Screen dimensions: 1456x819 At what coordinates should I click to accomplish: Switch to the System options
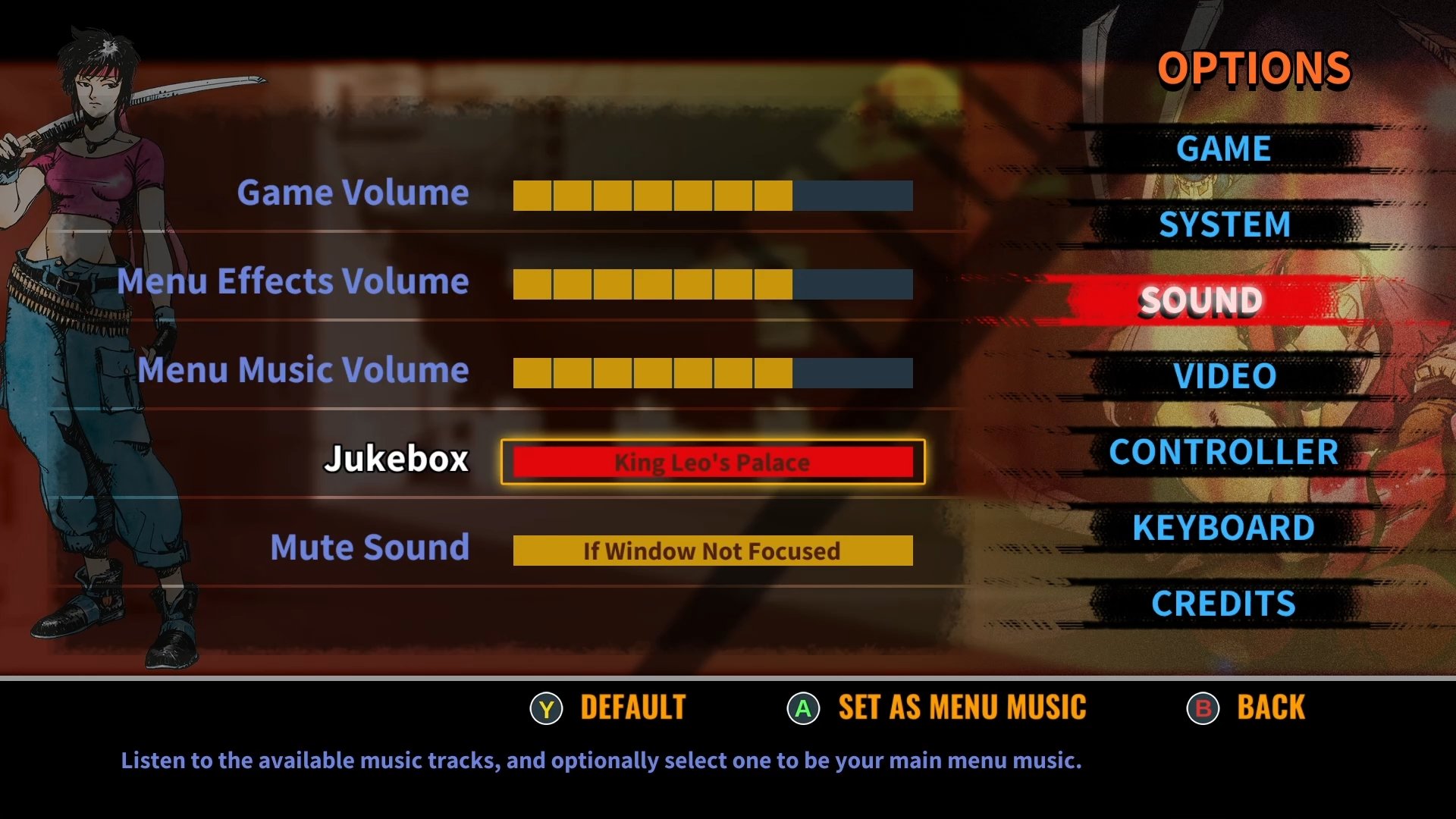tap(1224, 224)
